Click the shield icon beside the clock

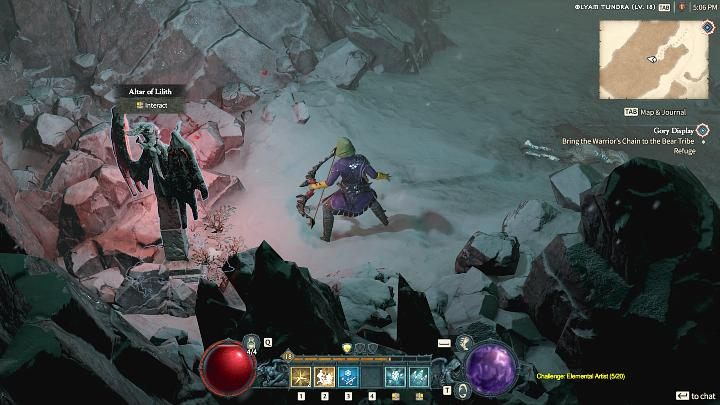coord(679,7)
